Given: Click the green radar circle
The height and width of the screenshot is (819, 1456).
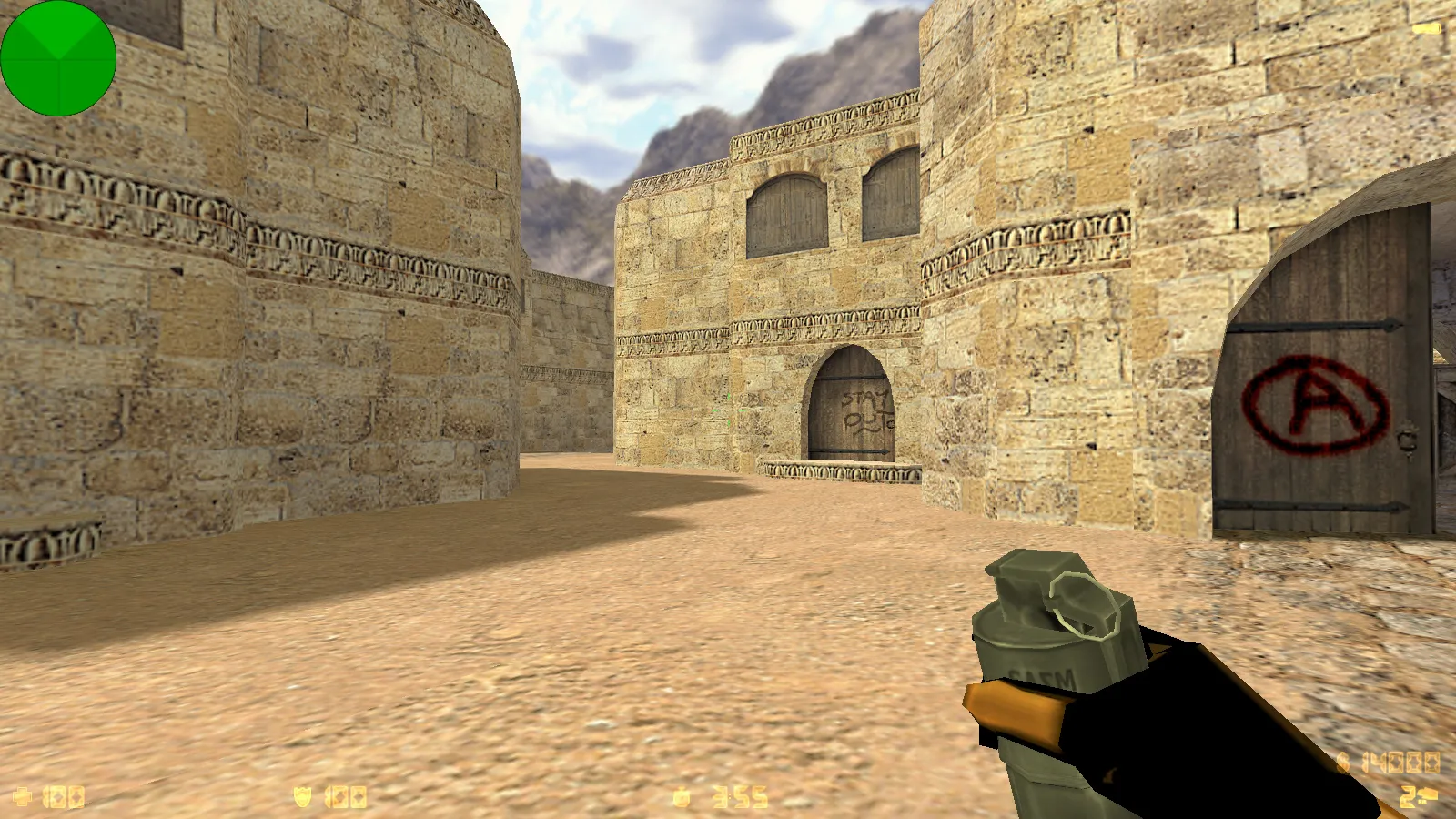Looking at the screenshot, I should point(59,59).
